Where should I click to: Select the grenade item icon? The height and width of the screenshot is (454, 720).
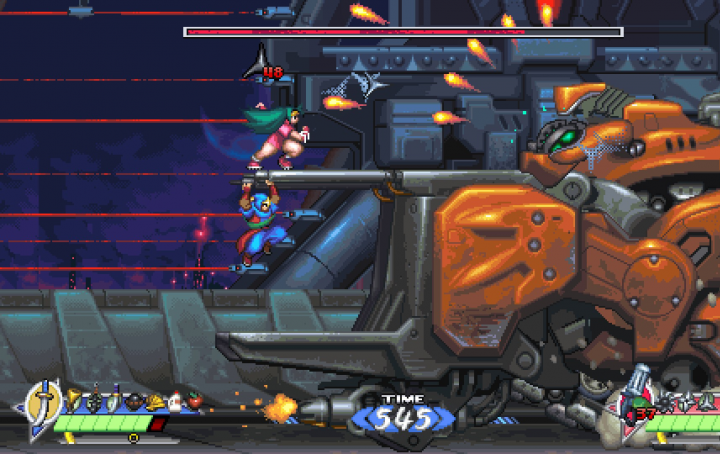pos(95,401)
